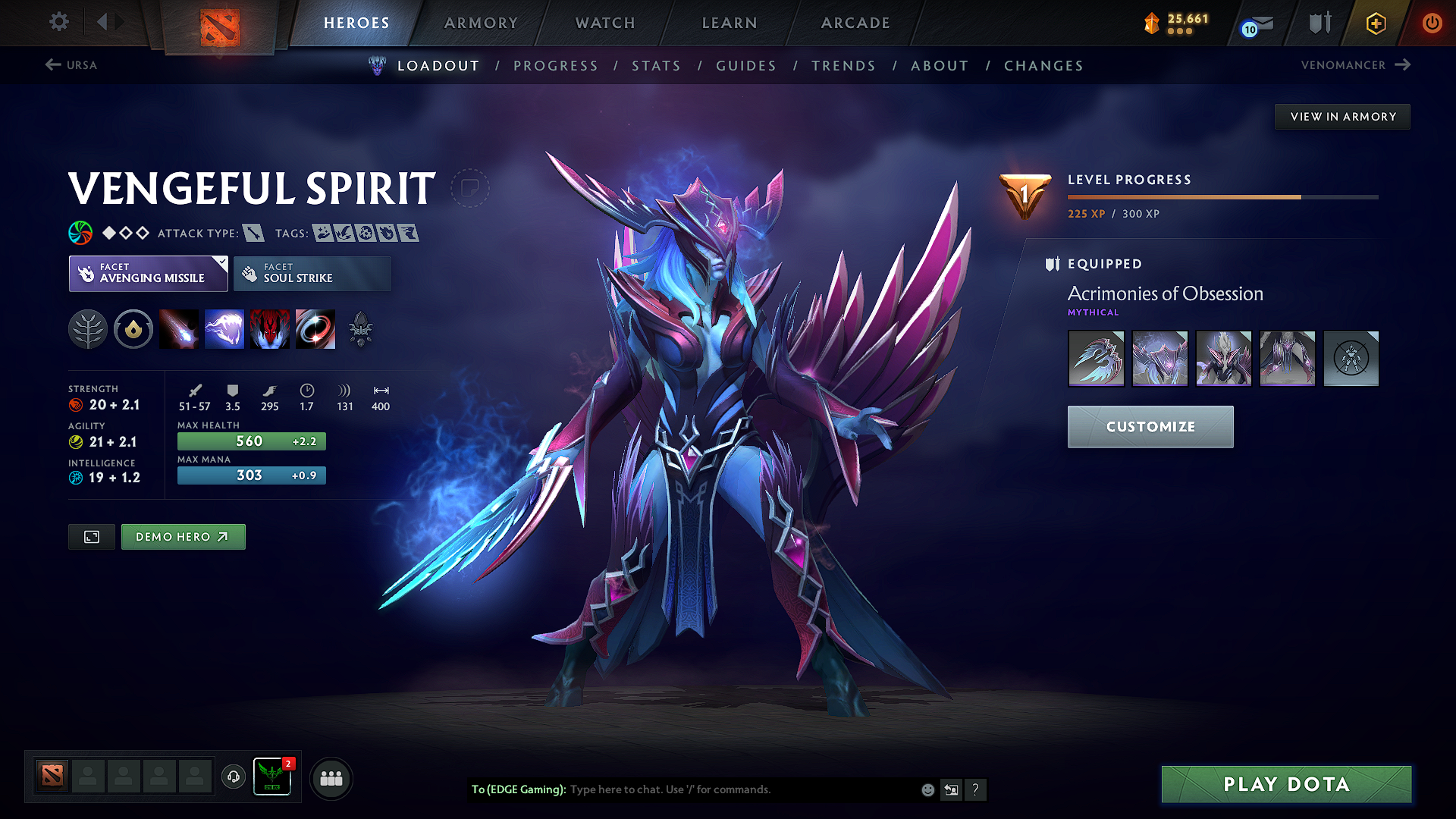The width and height of the screenshot is (1456, 819).
Task: Click the innate ability droplet icon
Action: point(133,328)
